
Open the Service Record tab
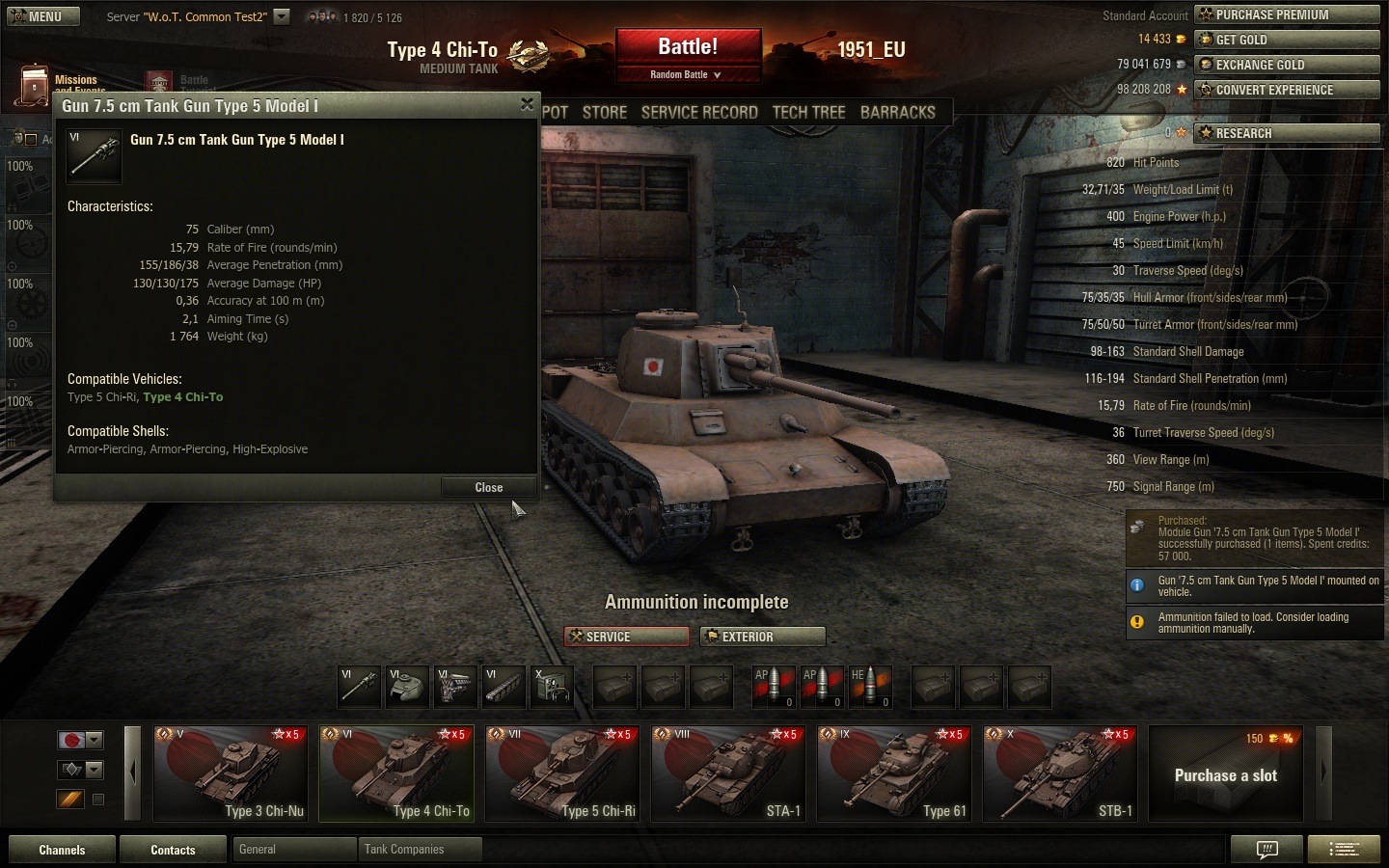[x=699, y=112]
